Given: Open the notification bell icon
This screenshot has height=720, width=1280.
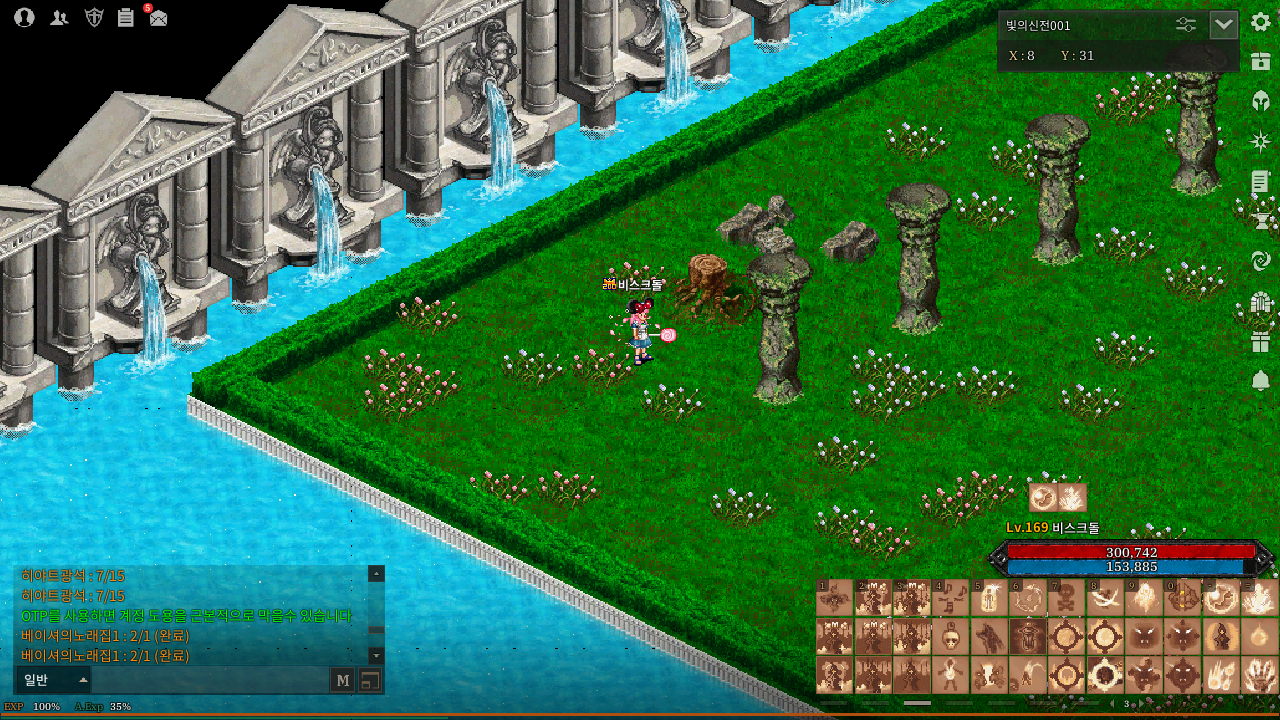Looking at the screenshot, I should pos(1260,381).
